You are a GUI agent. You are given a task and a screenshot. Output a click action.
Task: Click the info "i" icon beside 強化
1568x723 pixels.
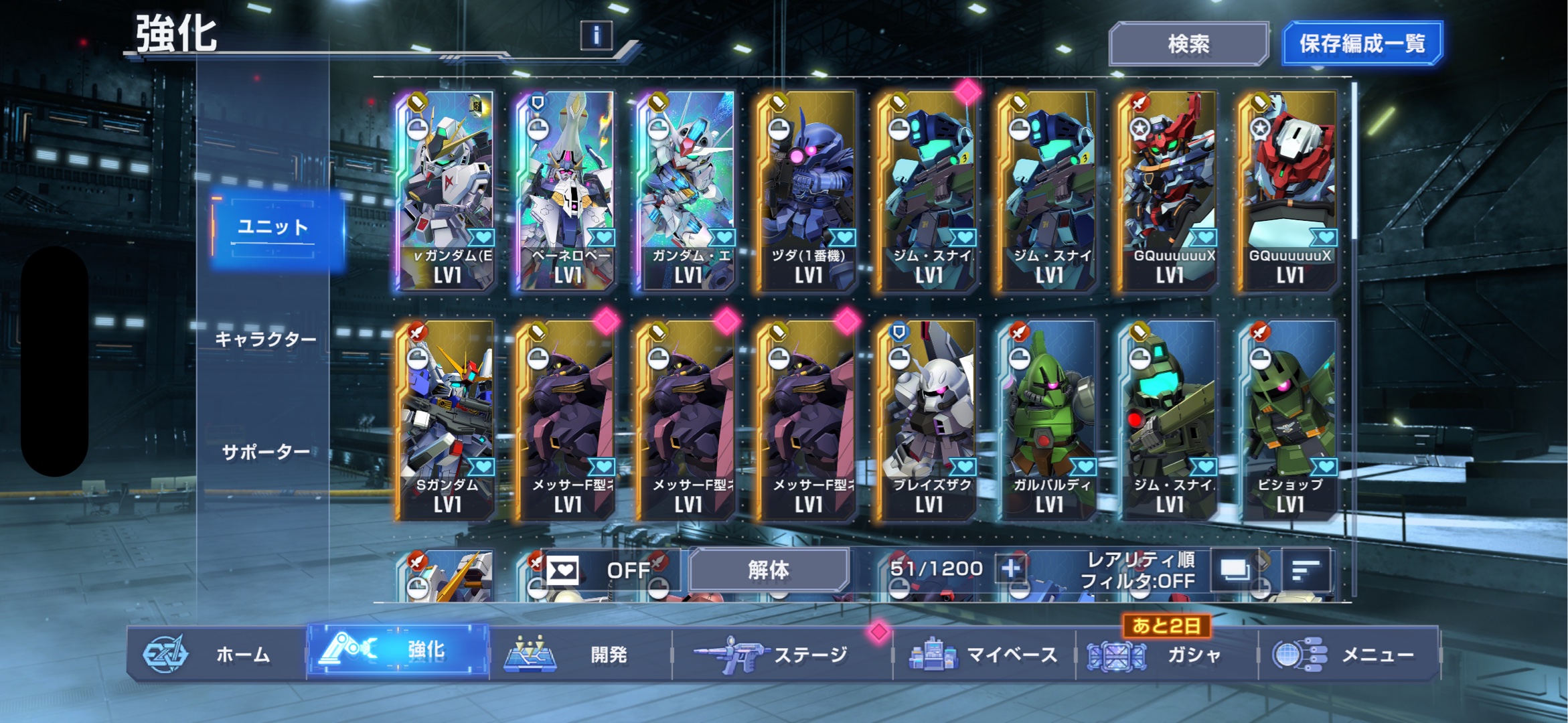[596, 35]
